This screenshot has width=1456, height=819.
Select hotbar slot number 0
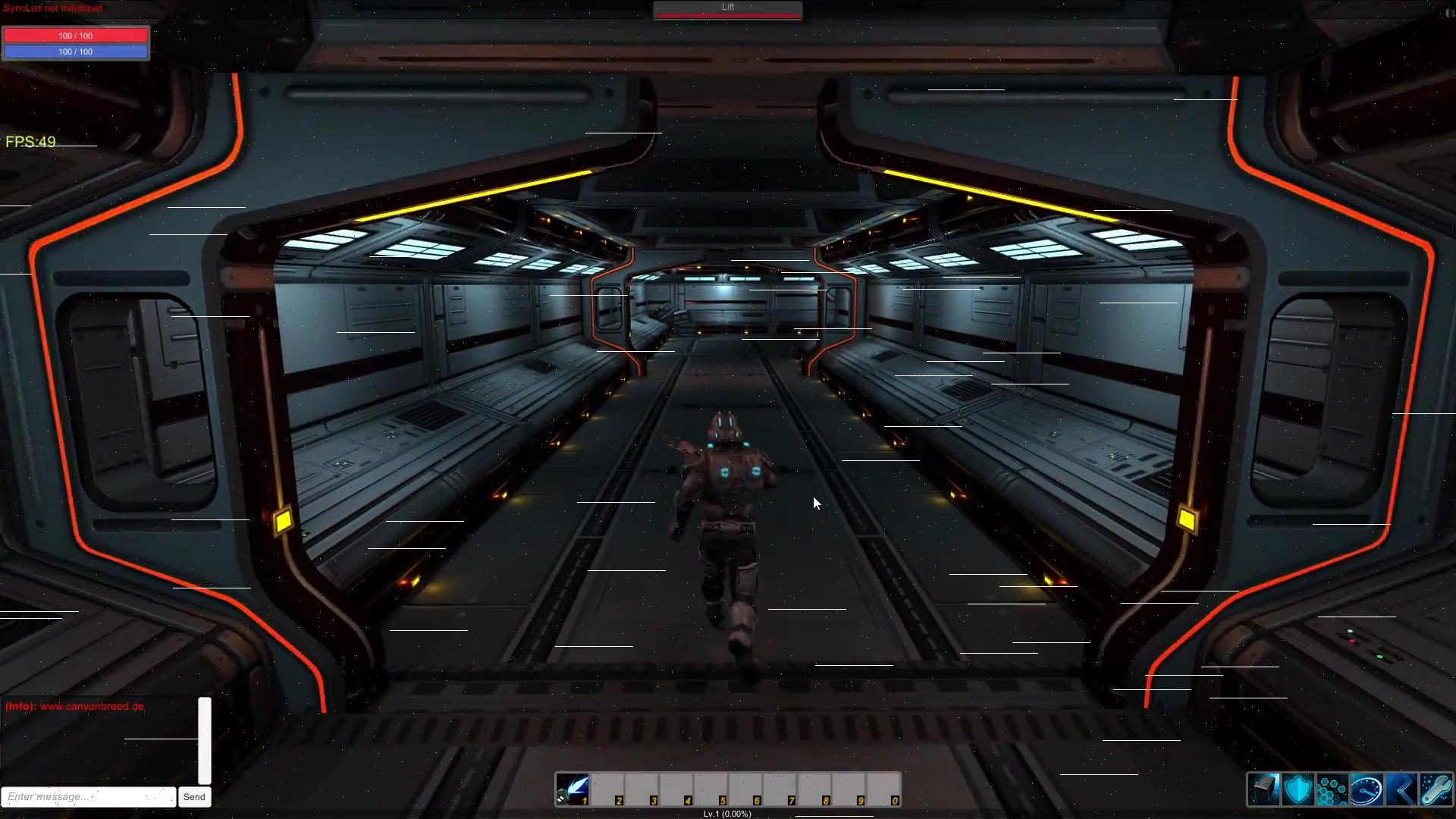point(883,789)
